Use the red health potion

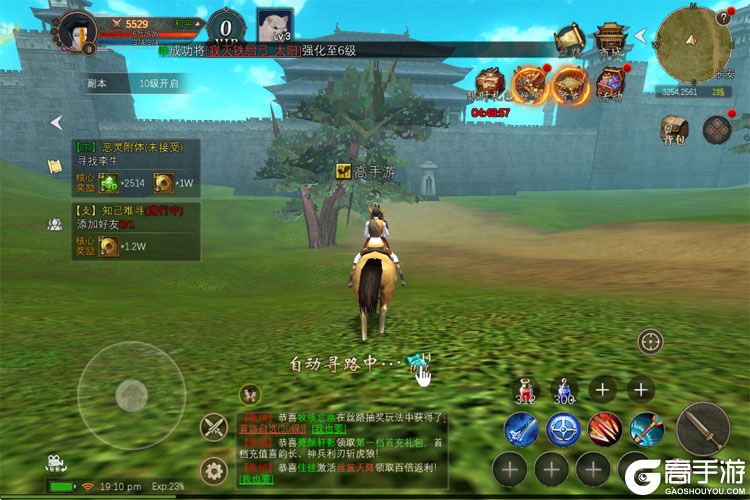click(525, 390)
